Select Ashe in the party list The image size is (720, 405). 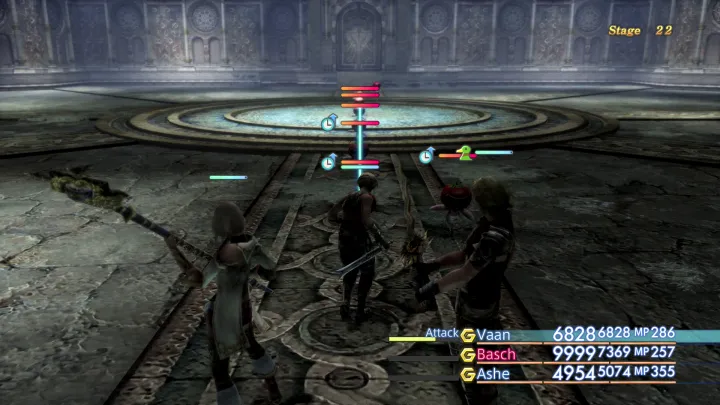point(495,374)
